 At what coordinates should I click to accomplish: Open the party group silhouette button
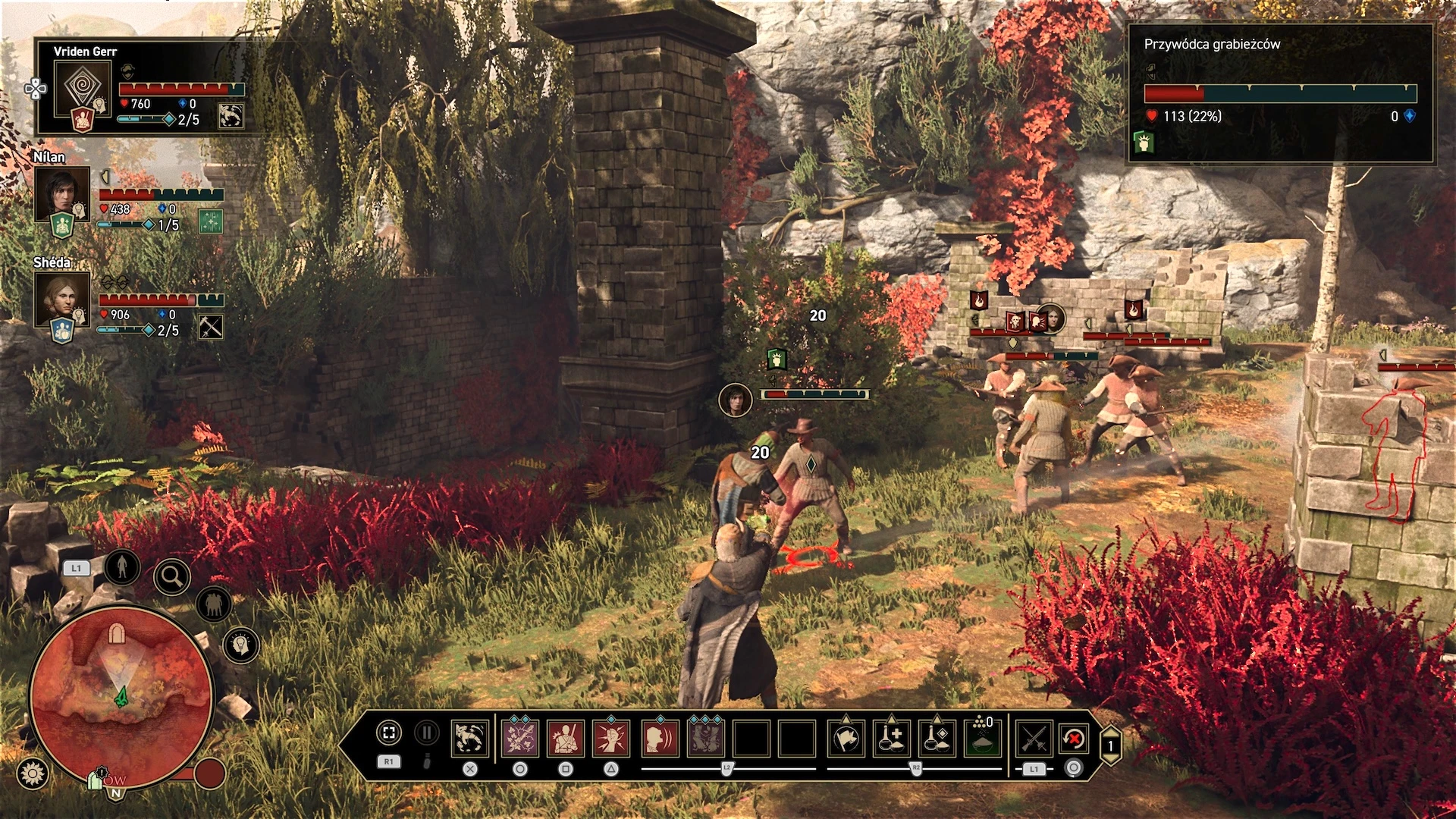[214, 604]
